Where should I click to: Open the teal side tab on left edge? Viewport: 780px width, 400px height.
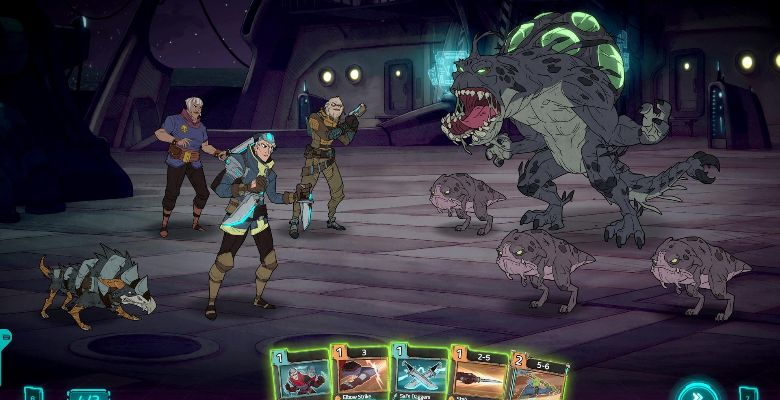point(4,345)
